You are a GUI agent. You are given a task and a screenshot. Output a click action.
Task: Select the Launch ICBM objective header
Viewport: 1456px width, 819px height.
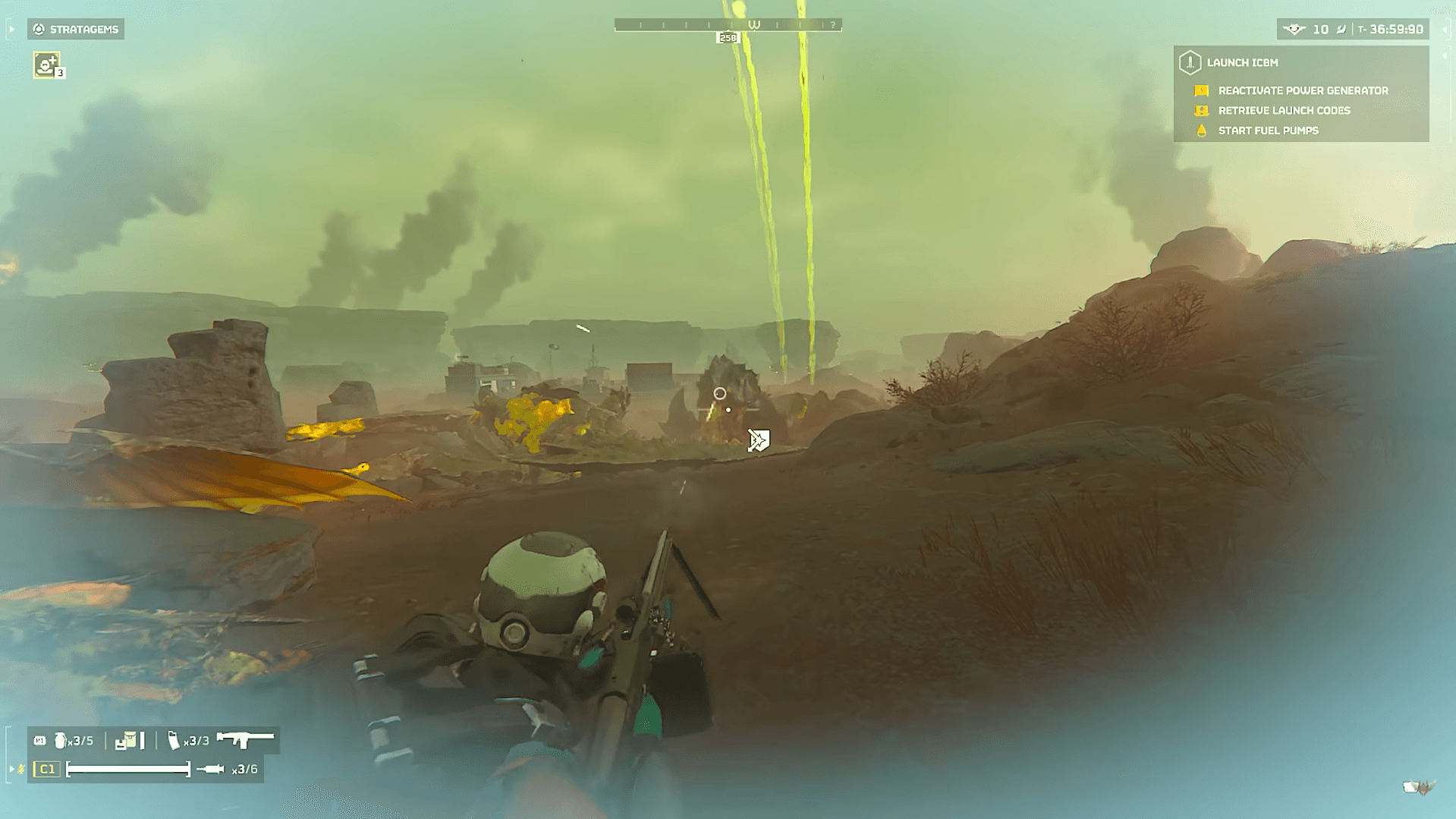[x=1242, y=63]
